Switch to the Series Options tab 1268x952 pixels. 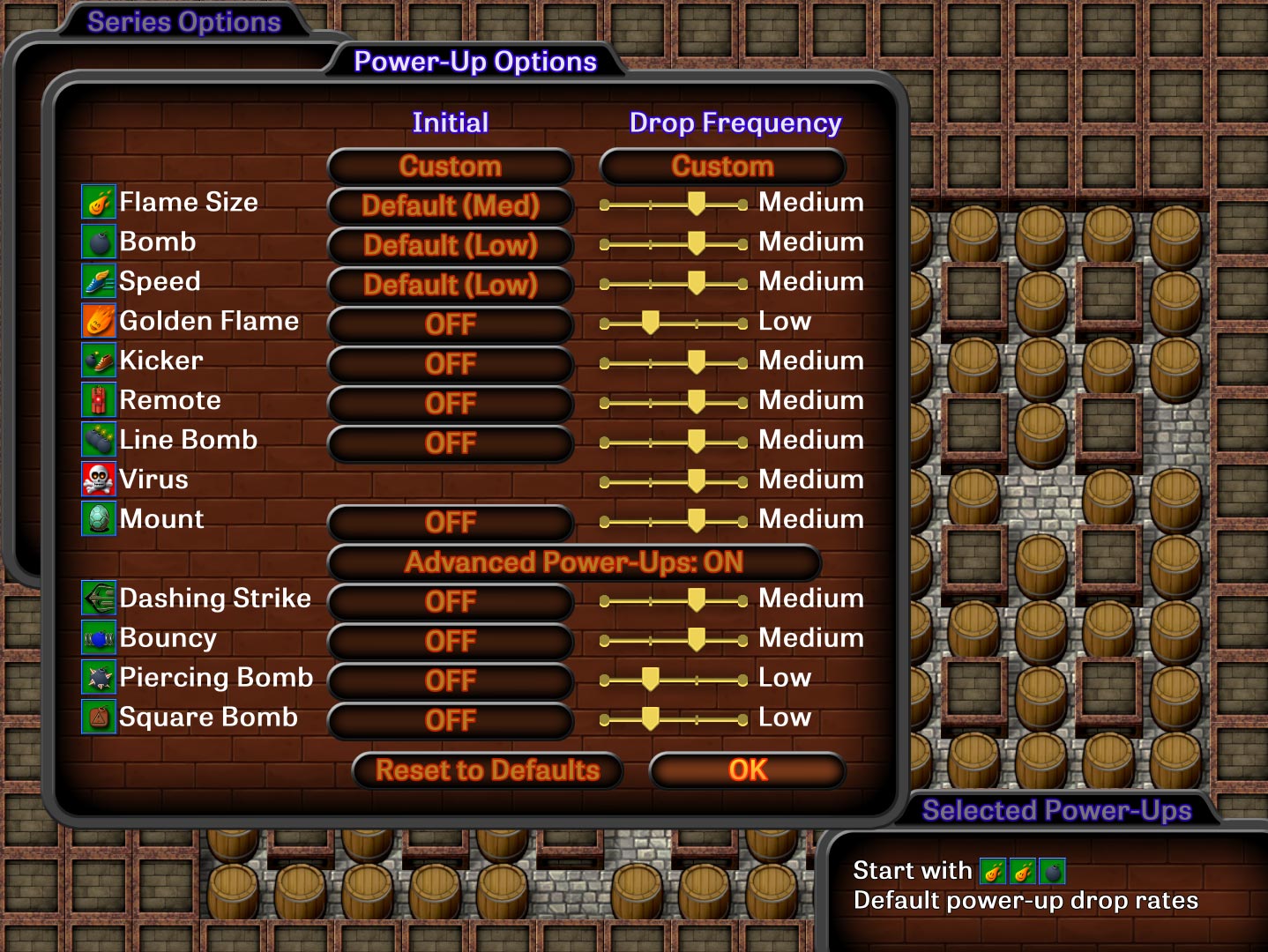[183, 22]
